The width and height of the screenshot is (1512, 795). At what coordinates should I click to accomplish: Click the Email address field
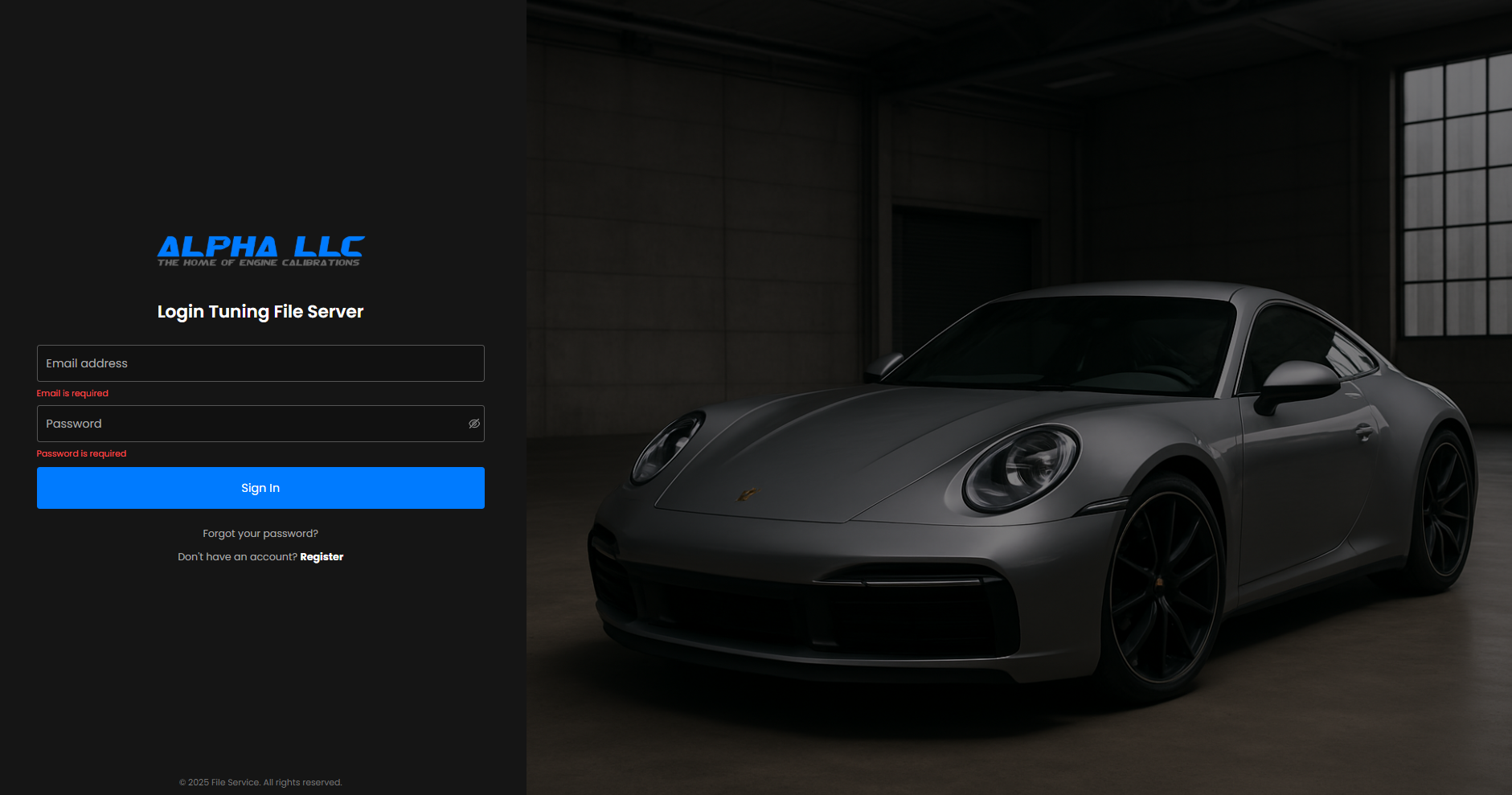coord(260,363)
